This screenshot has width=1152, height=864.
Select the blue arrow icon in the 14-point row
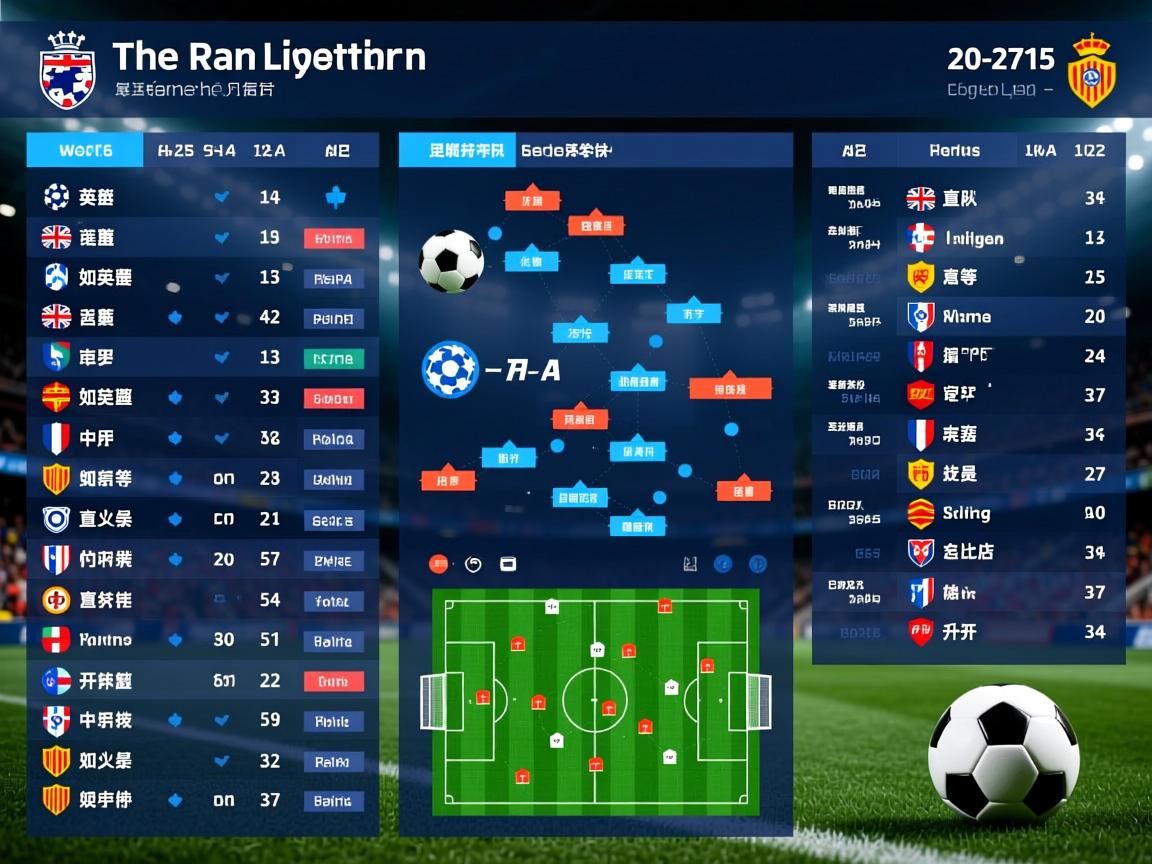[x=336, y=198]
